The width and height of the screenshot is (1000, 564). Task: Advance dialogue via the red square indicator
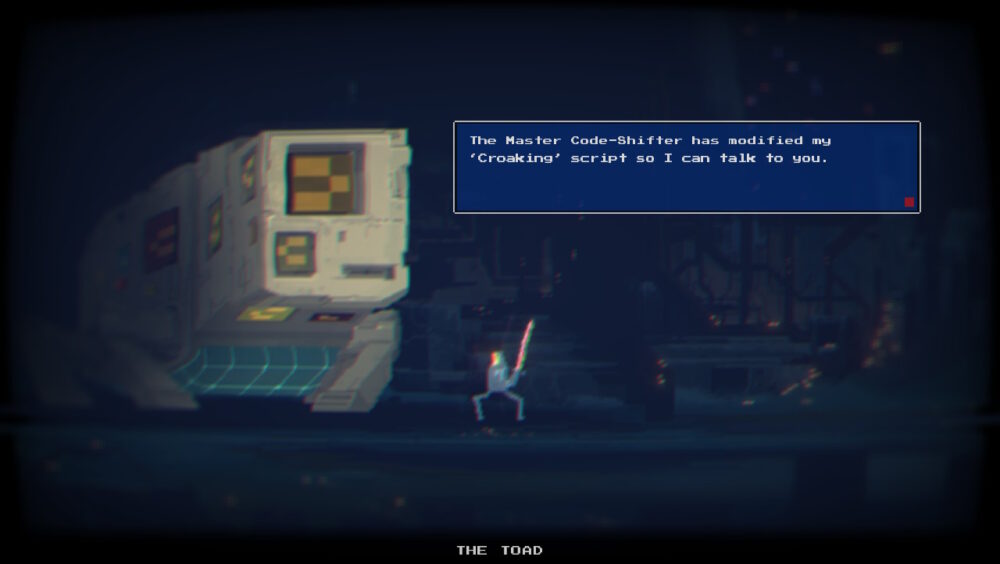pyautogui.click(x=909, y=202)
